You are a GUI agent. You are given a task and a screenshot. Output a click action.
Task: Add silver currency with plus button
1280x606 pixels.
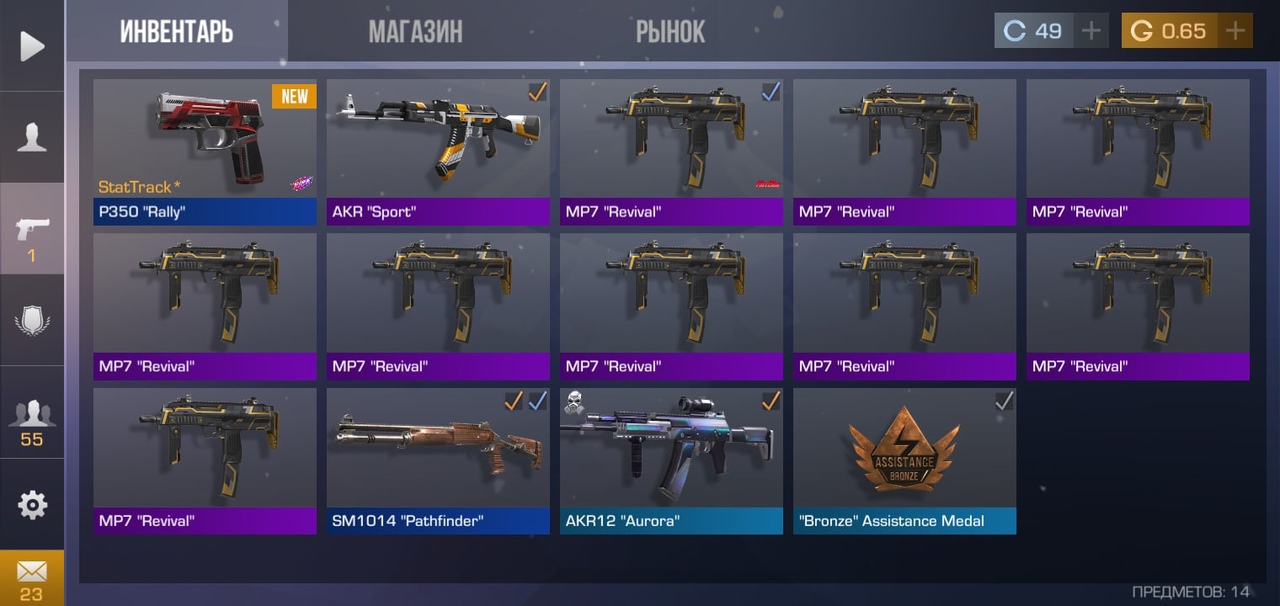(1091, 31)
